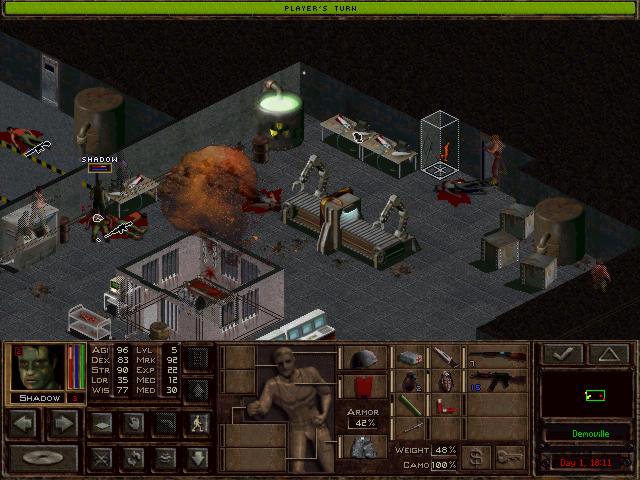The height and width of the screenshot is (480, 640).
Task: Click Shadow's mercenary portrait
Action: pos(37,368)
